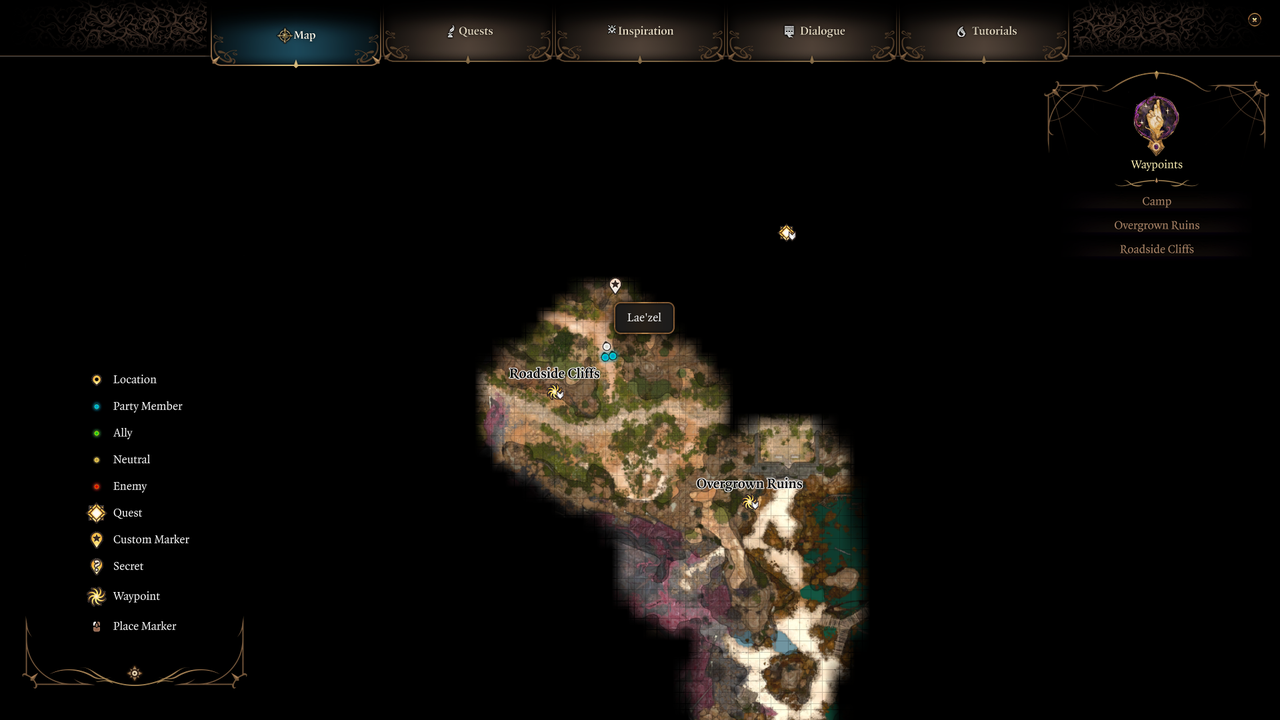Image resolution: width=1280 pixels, height=720 pixels.
Task: Click the Custom Marker icon in the legend
Action: (x=96, y=539)
